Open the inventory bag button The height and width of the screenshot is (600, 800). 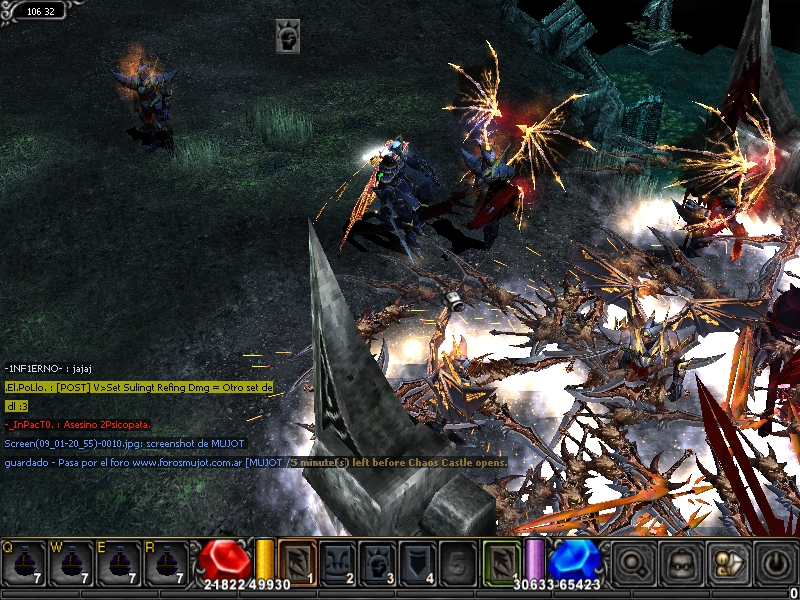(681, 562)
